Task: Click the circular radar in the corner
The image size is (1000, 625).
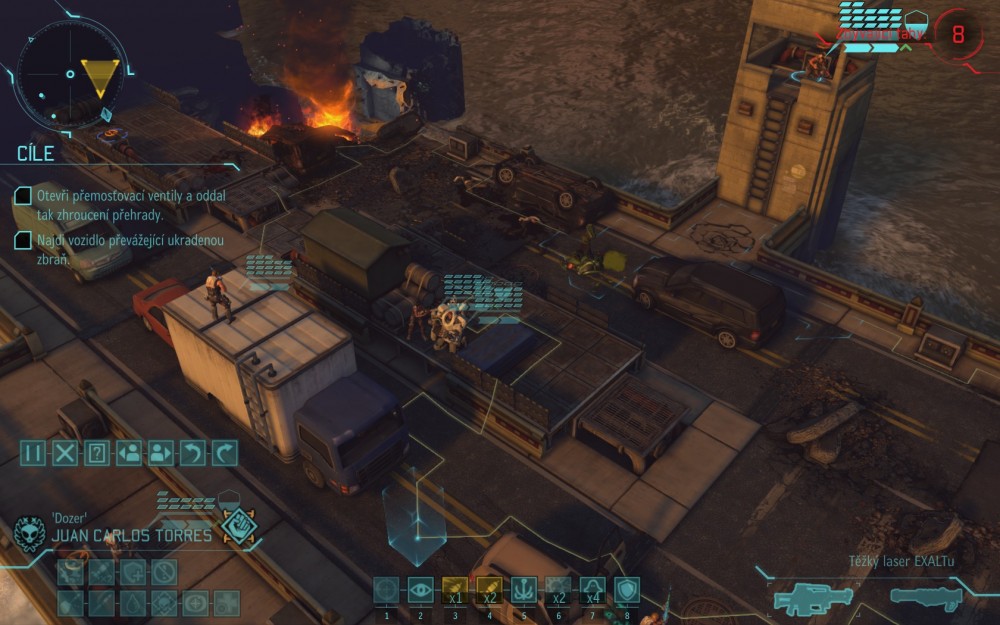Action: point(70,73)
